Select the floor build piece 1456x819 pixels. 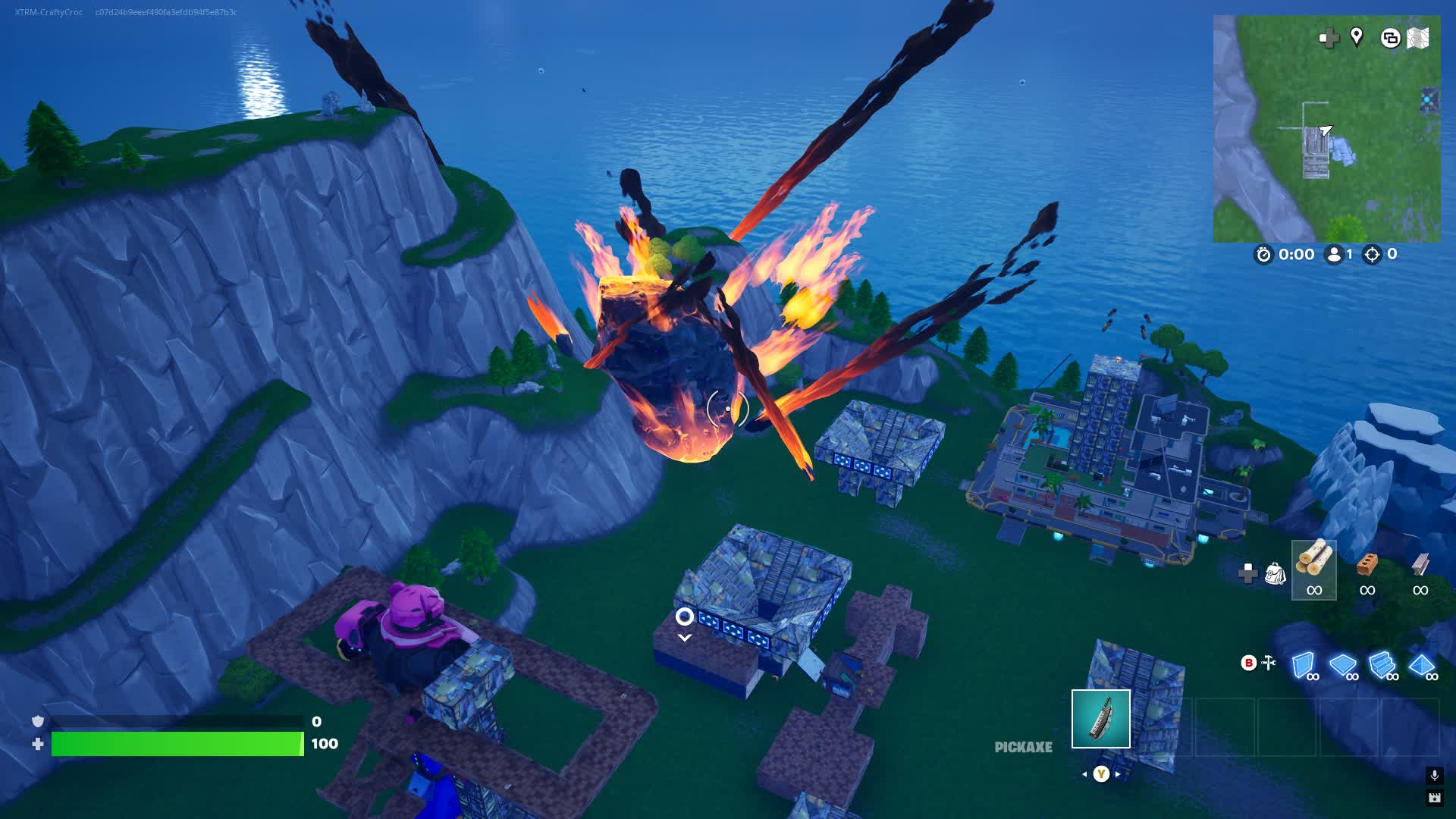(1342, 666)
